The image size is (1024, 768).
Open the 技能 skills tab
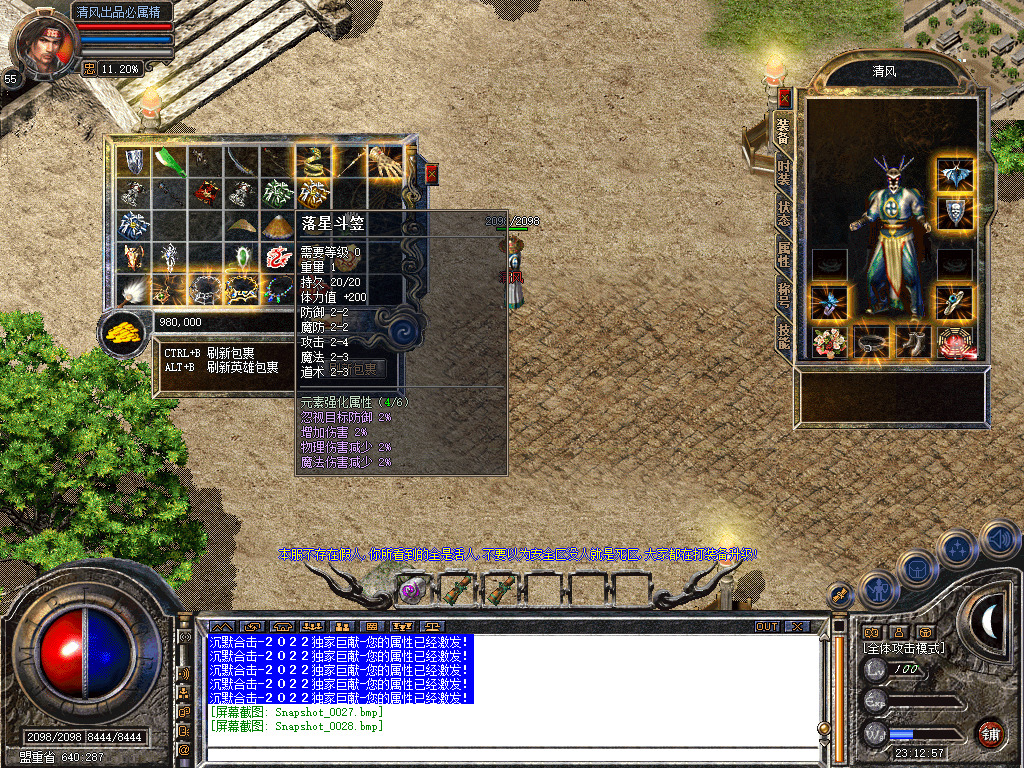(x=784, y=338)
